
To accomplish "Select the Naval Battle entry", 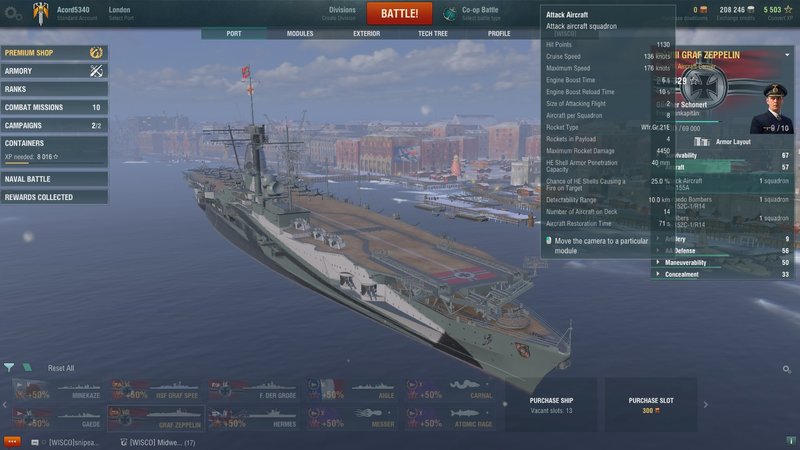I will [54, 179].
